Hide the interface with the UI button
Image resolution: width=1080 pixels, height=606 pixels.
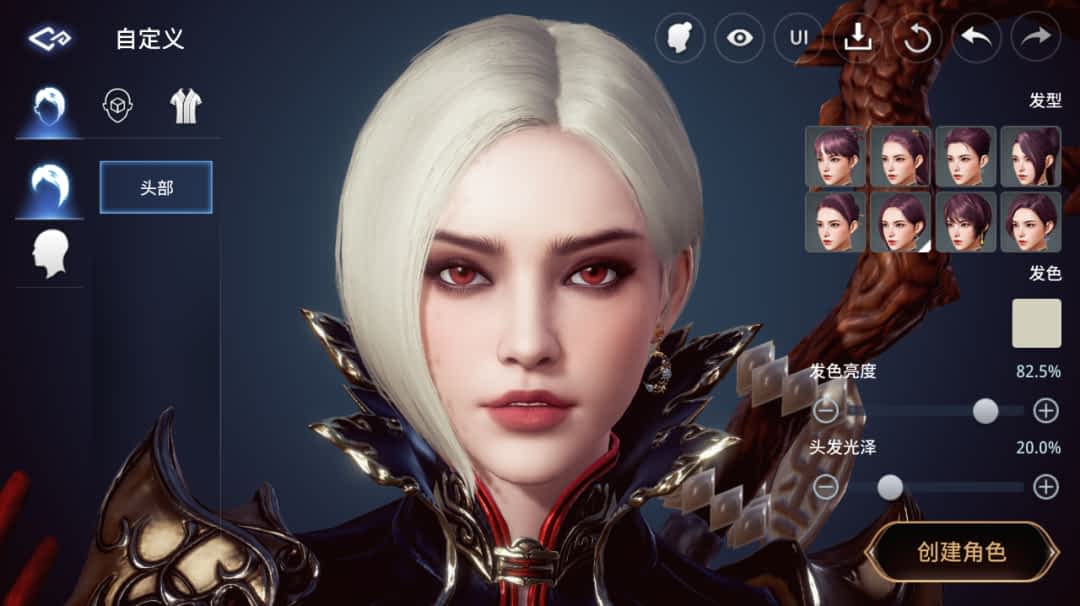coord(798,38)
